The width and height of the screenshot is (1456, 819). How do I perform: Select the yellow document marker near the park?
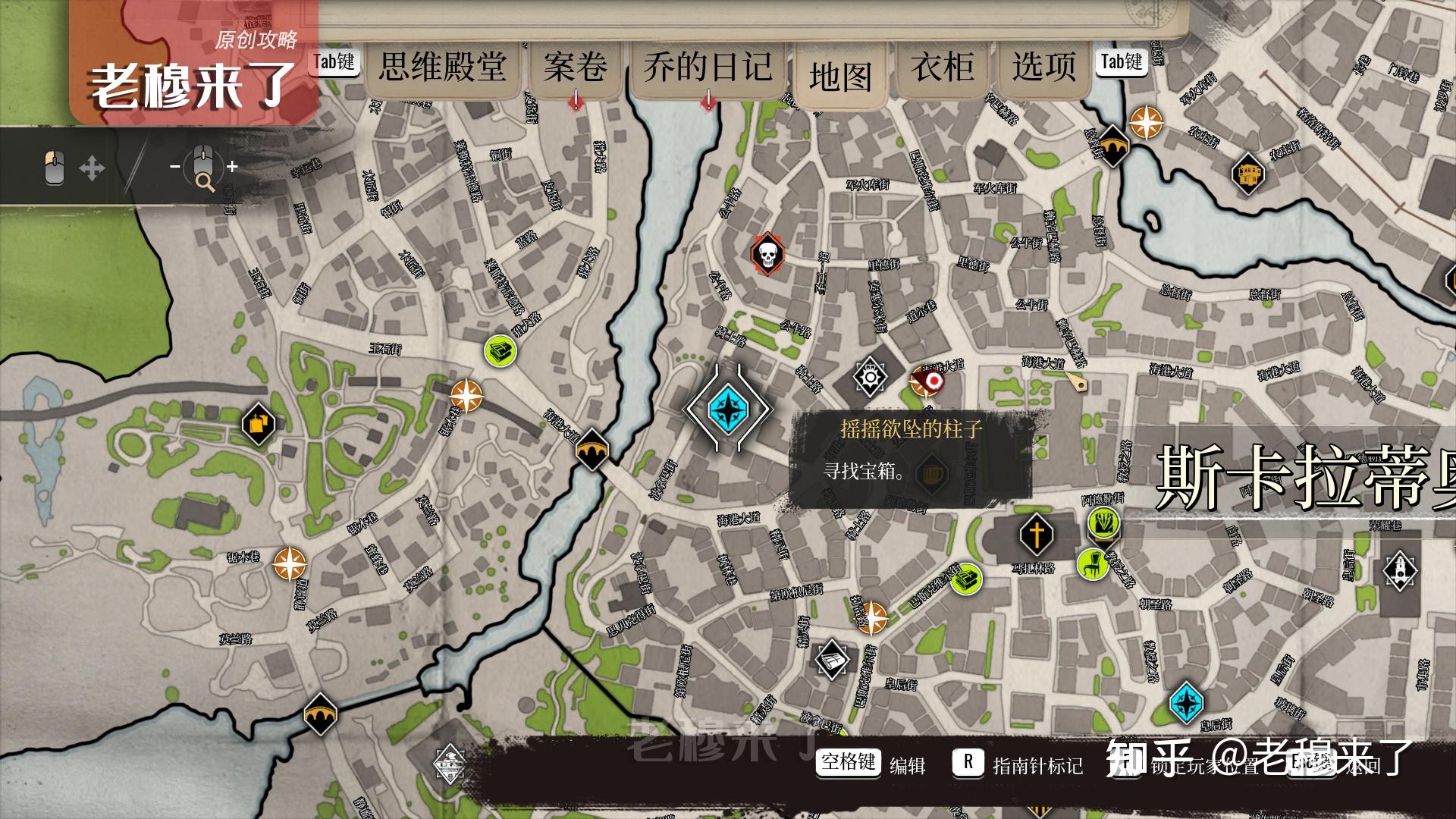(x=258, y=424)
